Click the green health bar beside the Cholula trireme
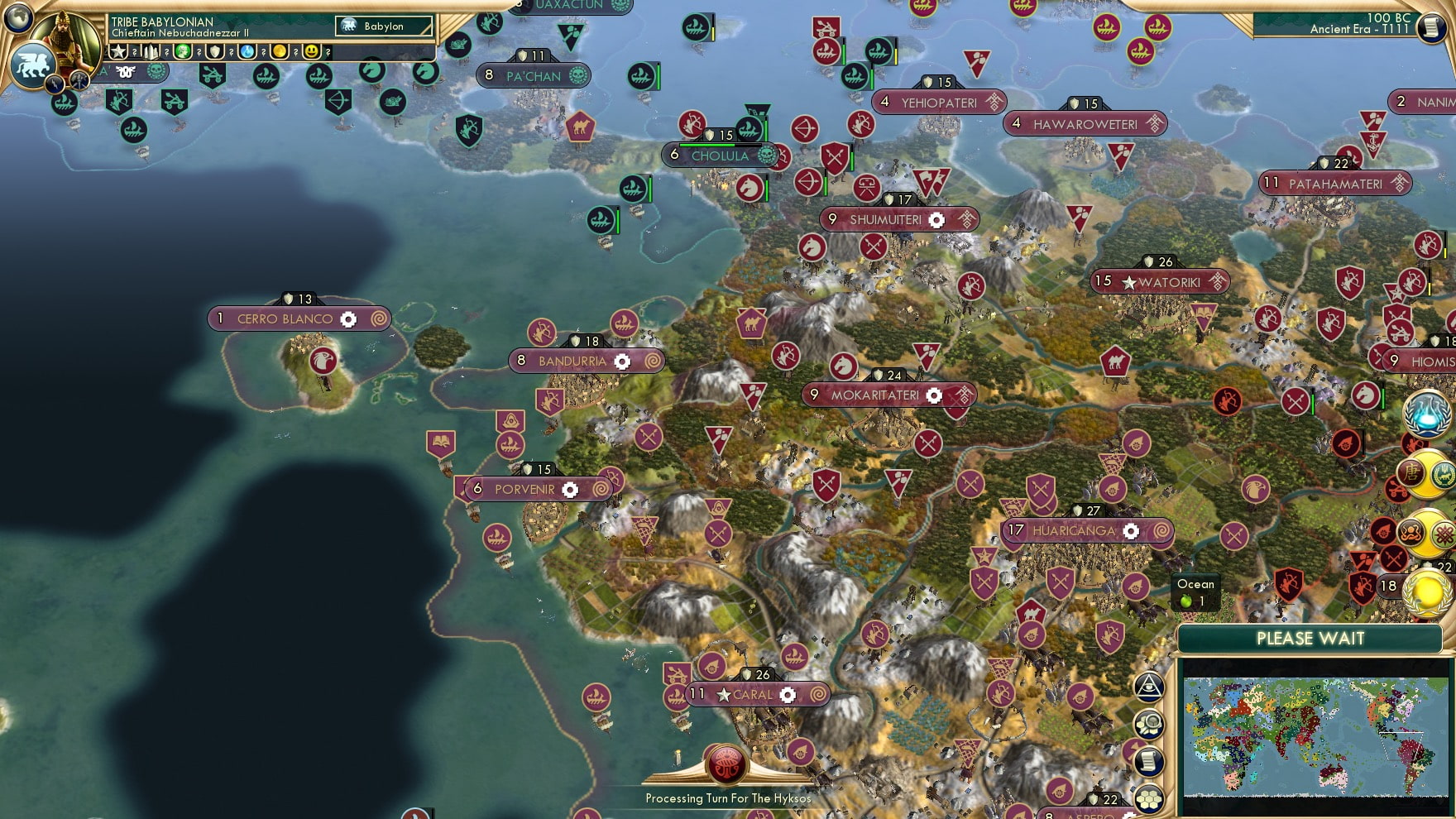 click(x=767, y=131)
